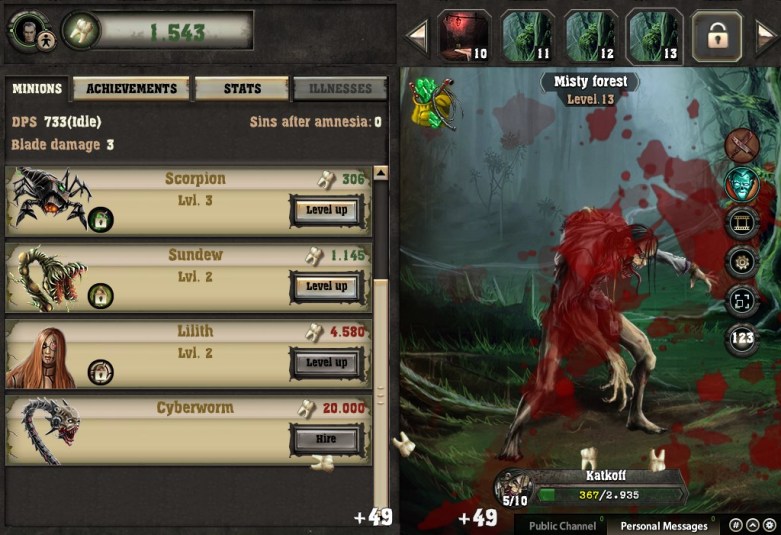
Task: Open the Personal Messages chat tab
Action: click(x=663, y=525)
